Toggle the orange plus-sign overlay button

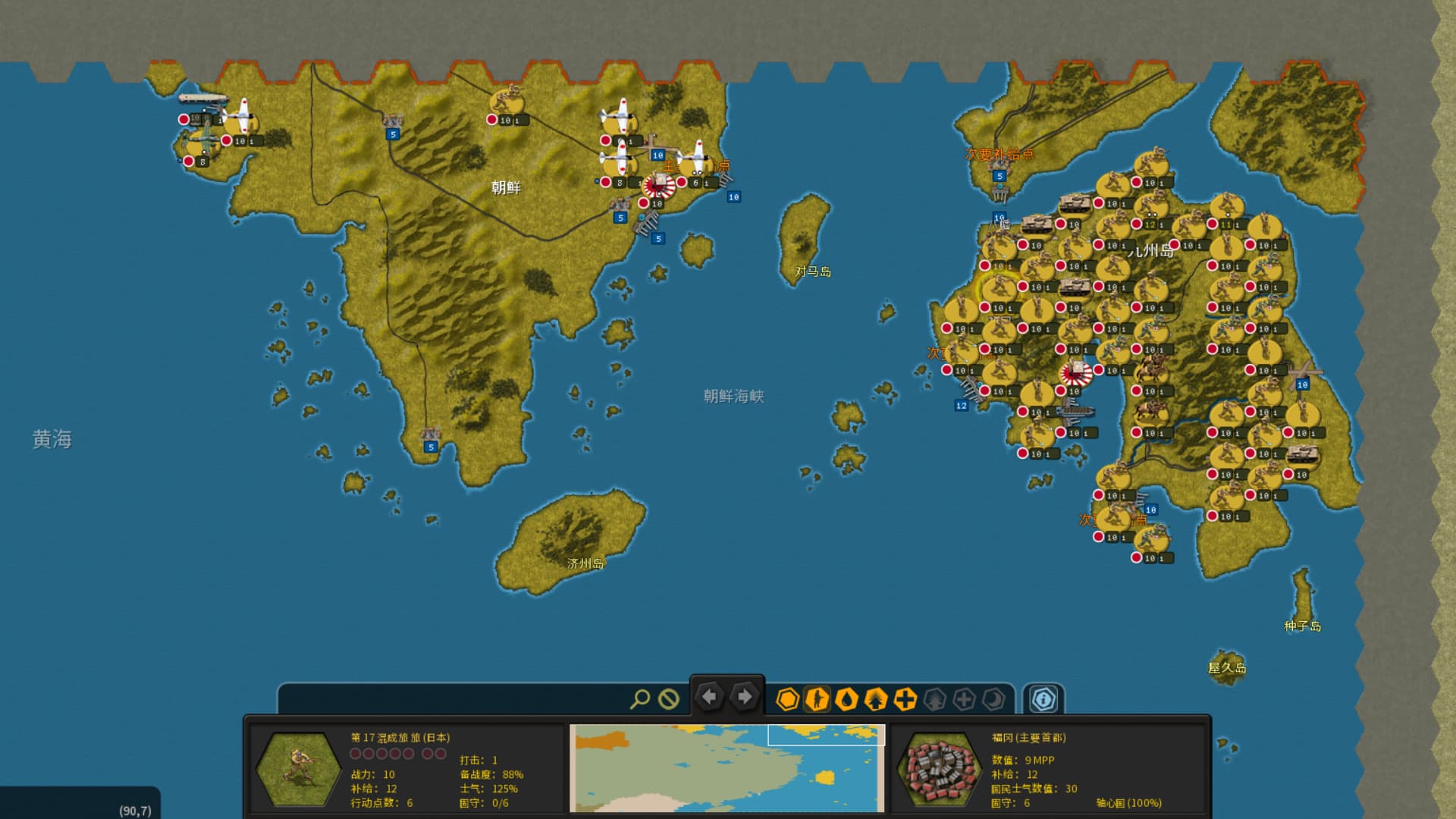905,699
